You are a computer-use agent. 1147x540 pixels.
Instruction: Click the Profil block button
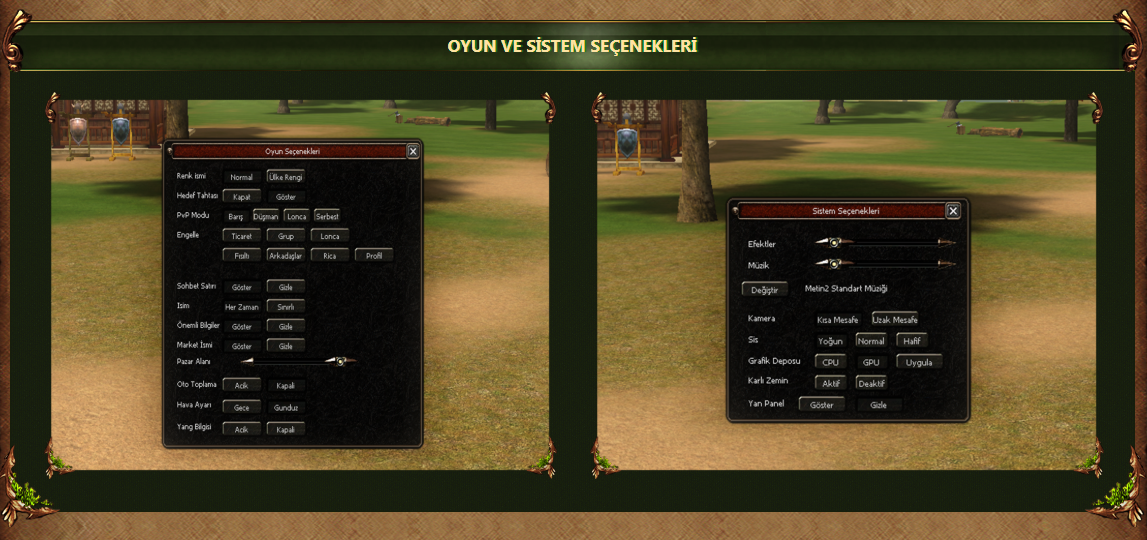(x=373, y=255)
